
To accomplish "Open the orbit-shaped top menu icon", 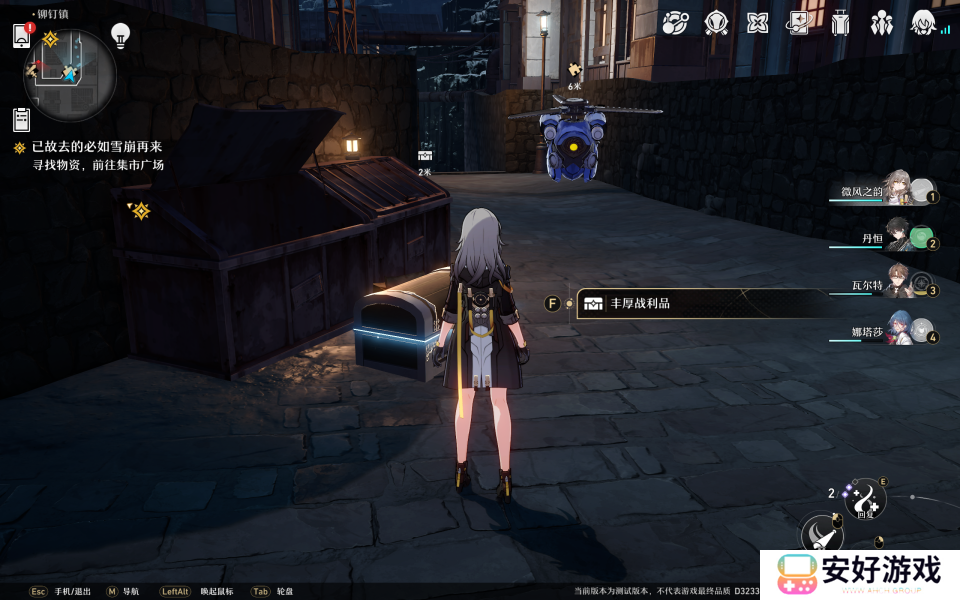I will click(674, 22).
